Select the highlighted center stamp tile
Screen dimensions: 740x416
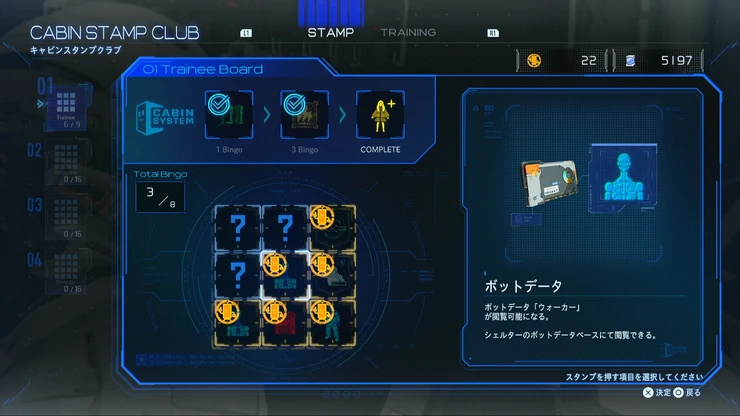[284, 273]
